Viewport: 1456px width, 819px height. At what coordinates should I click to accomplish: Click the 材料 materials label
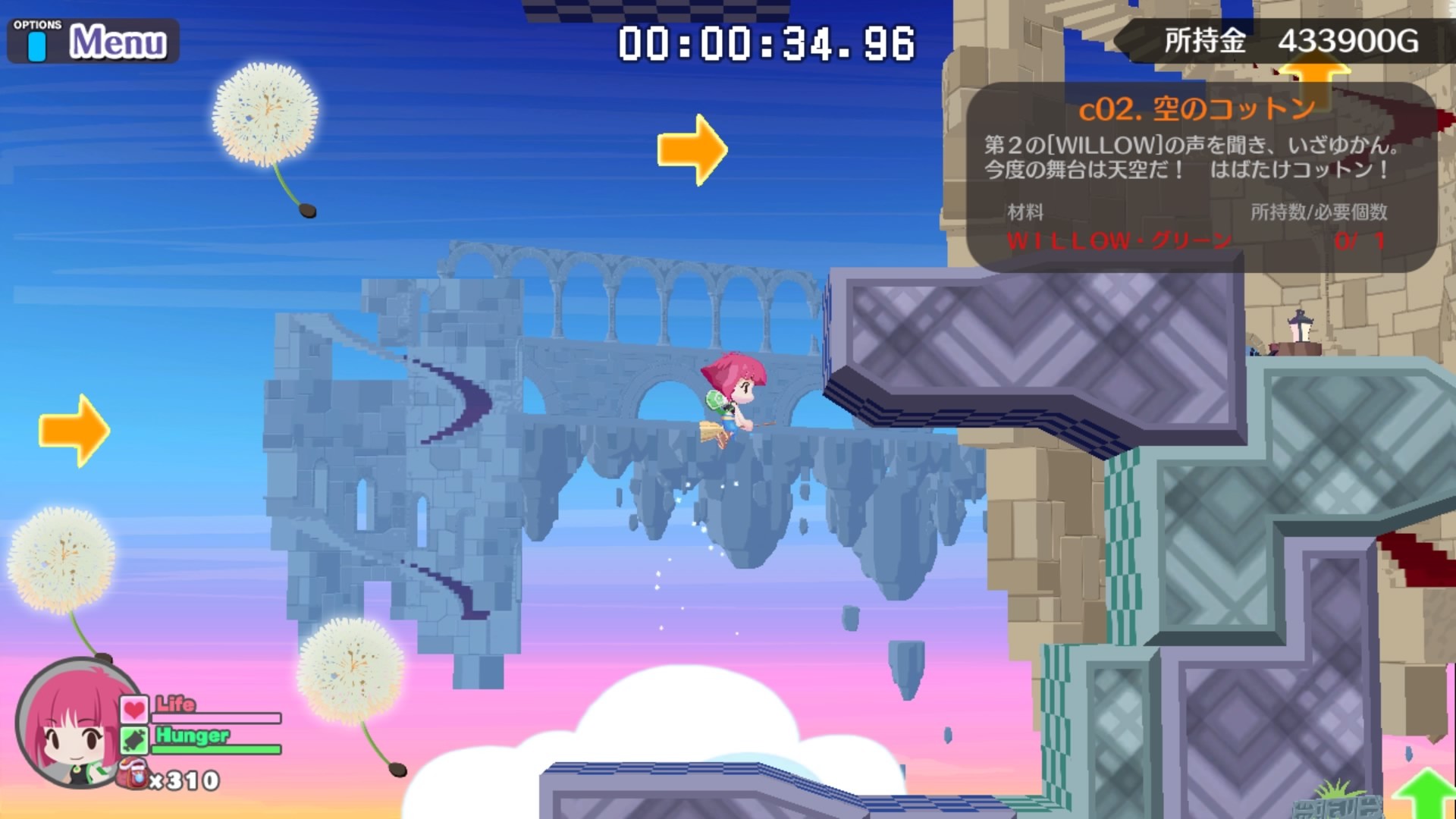[1025, 213]
